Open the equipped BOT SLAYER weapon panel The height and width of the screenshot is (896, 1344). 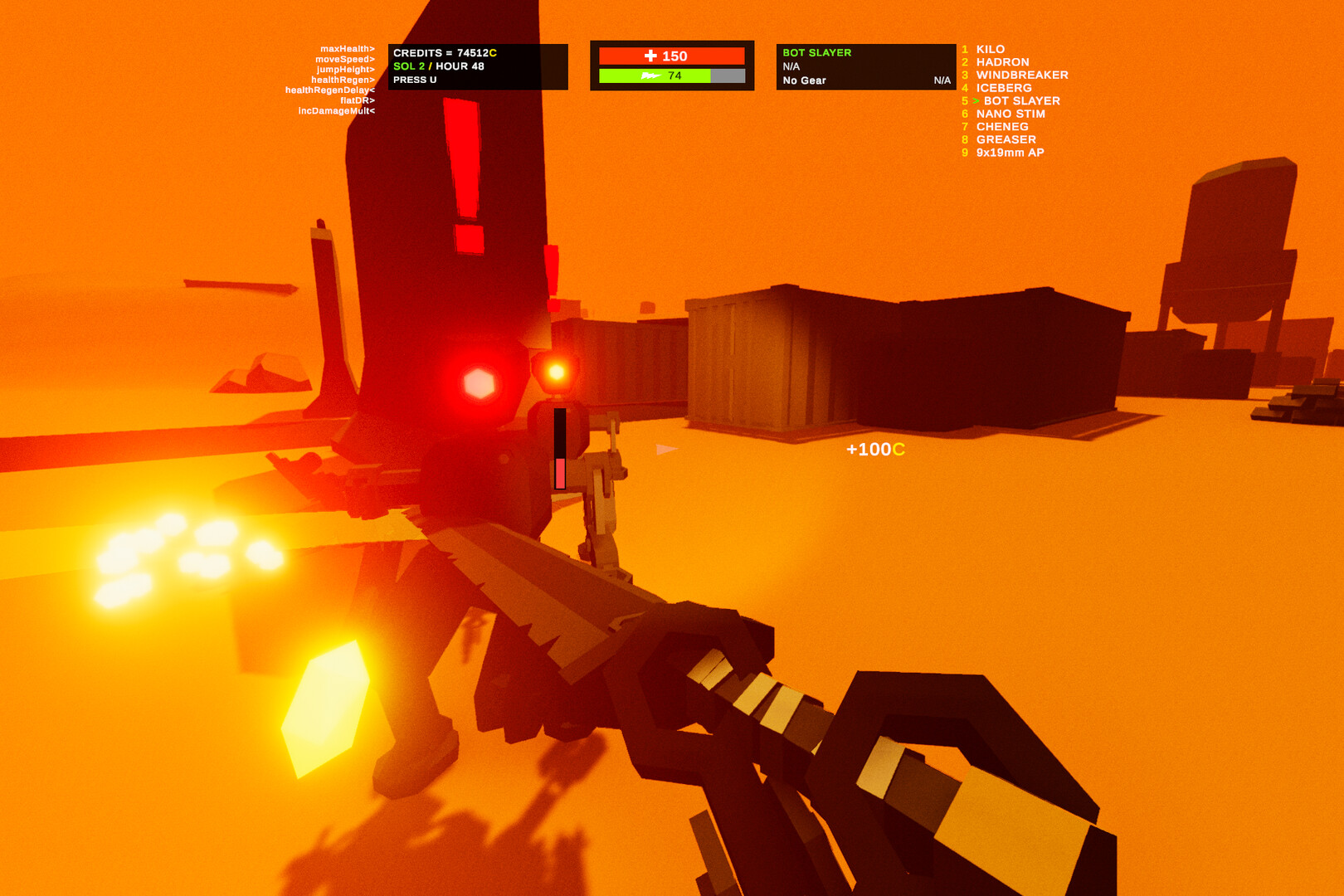click(816, 52)
